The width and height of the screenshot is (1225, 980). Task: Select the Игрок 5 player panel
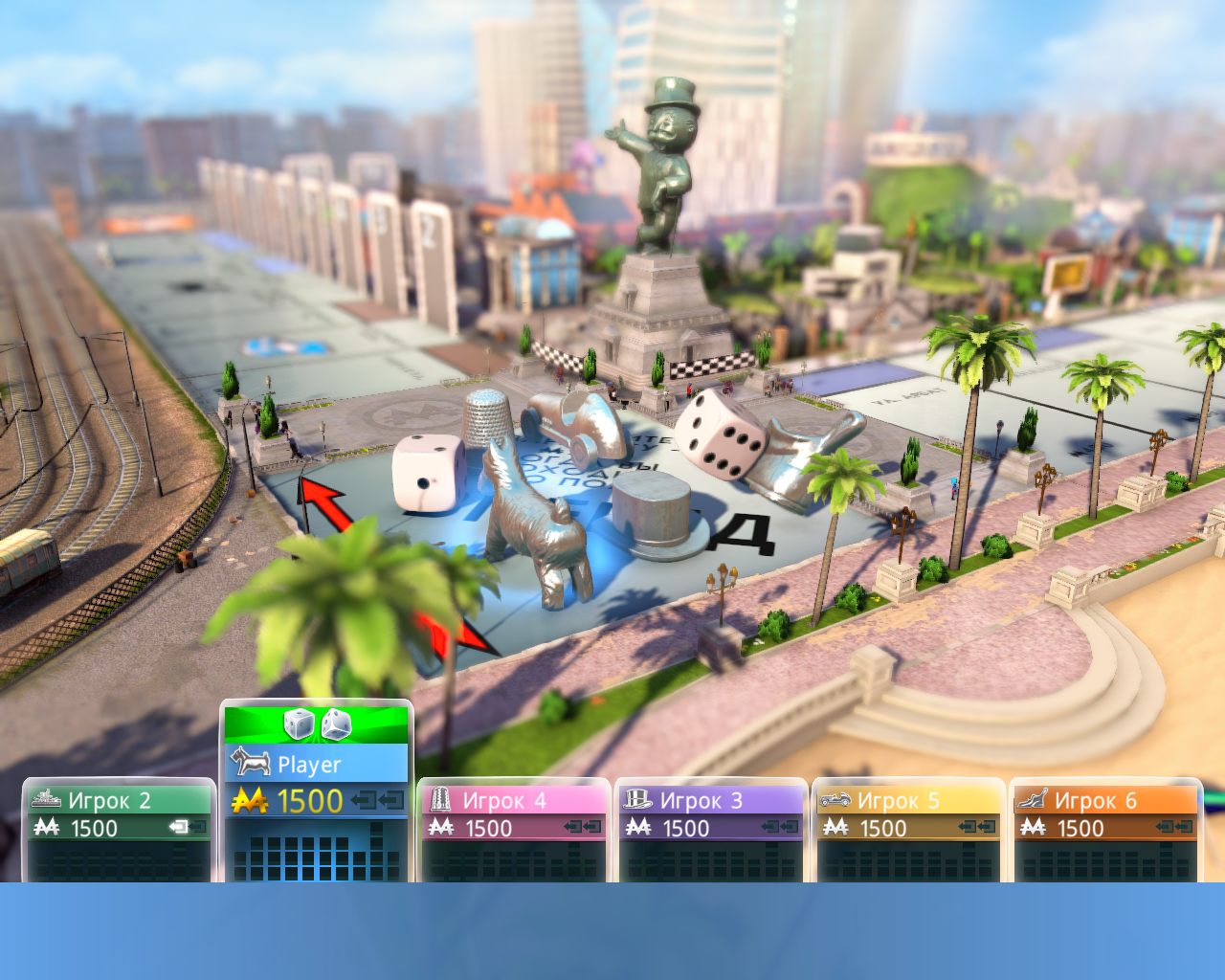pyautogui.click(x=907, y=829)
